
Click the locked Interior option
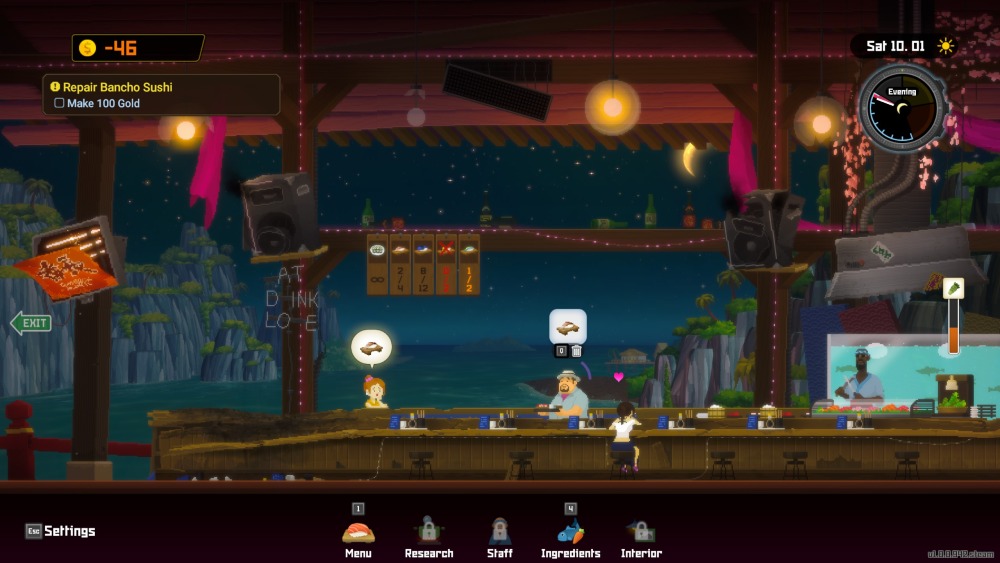tap(641, 536)
